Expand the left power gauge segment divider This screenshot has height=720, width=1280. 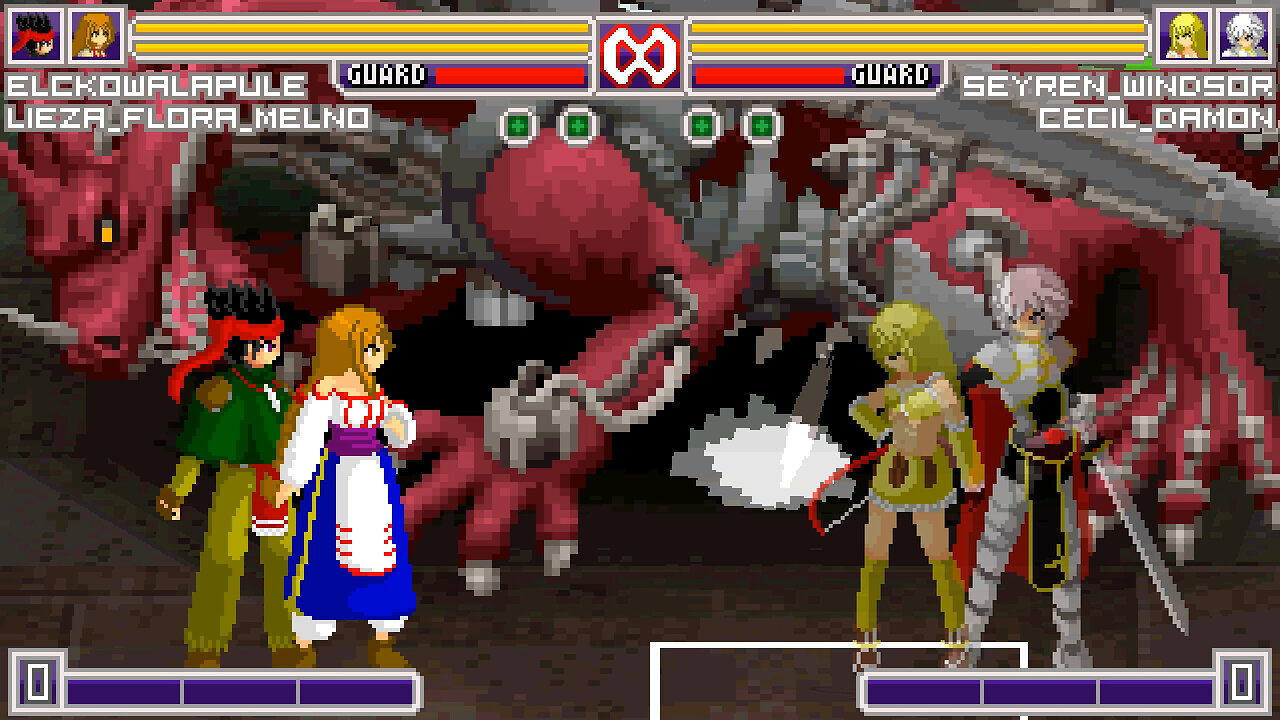(x=182, y=688)
